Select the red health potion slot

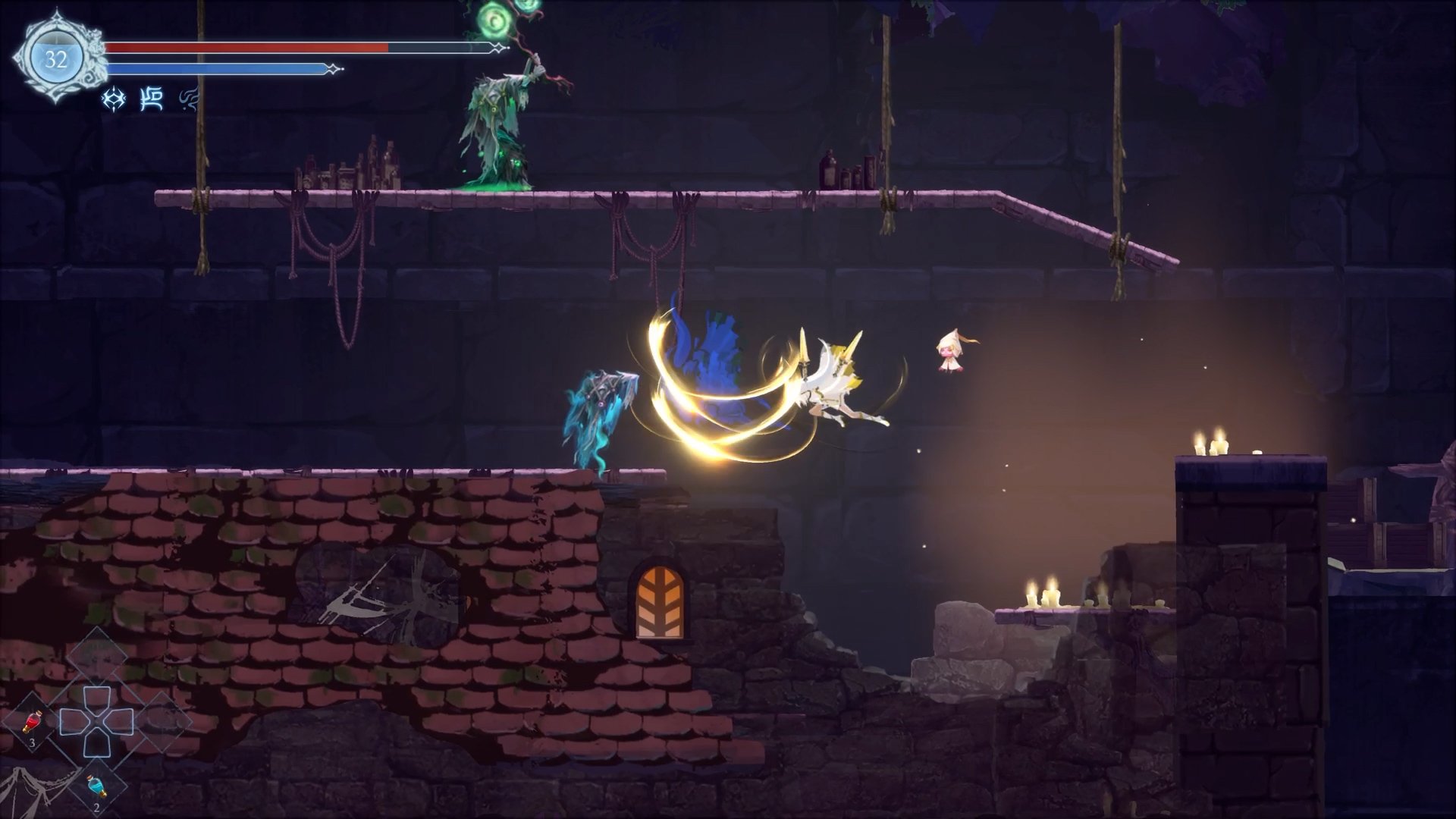32,724
